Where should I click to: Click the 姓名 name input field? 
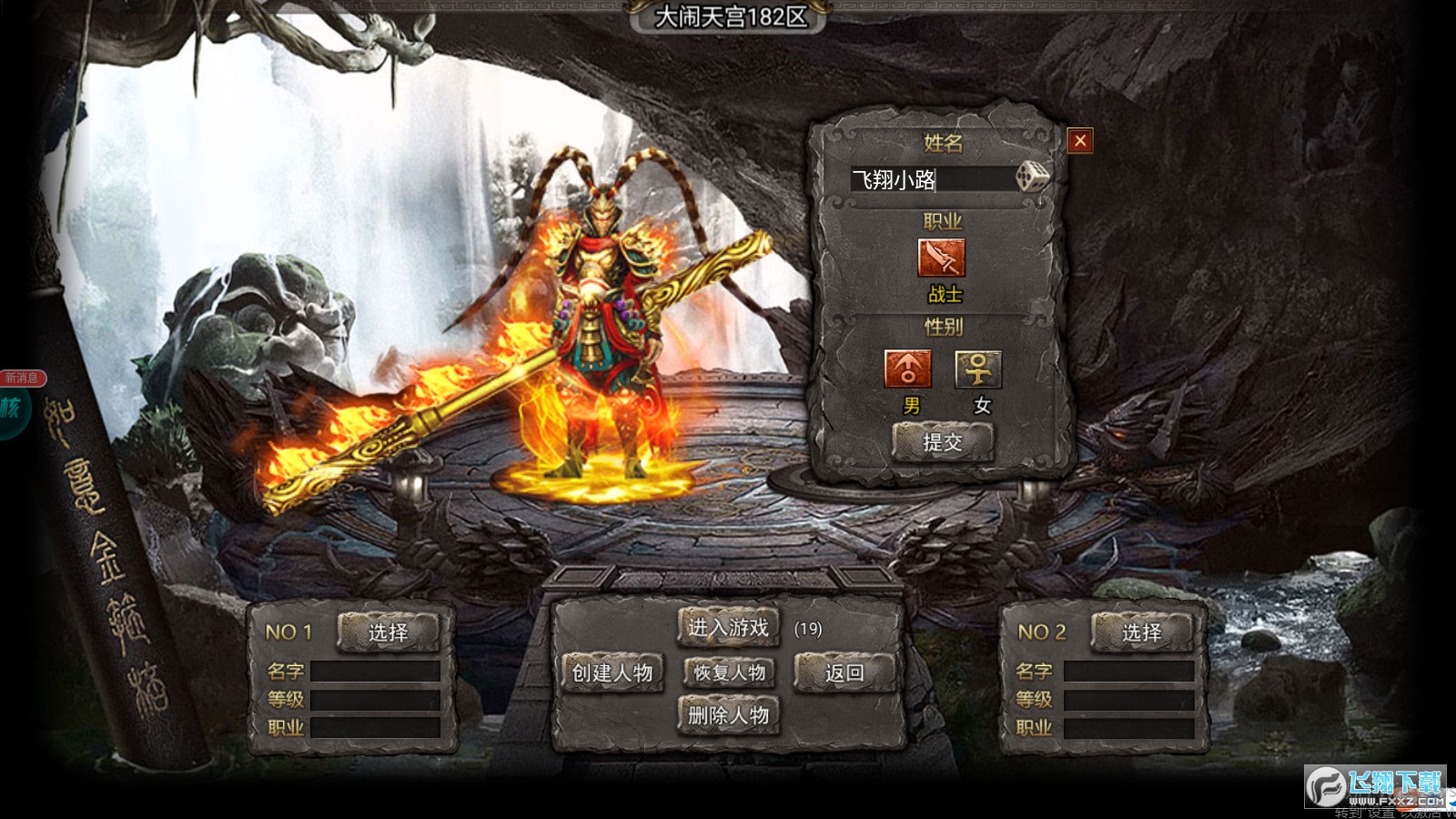coord(930,179)
